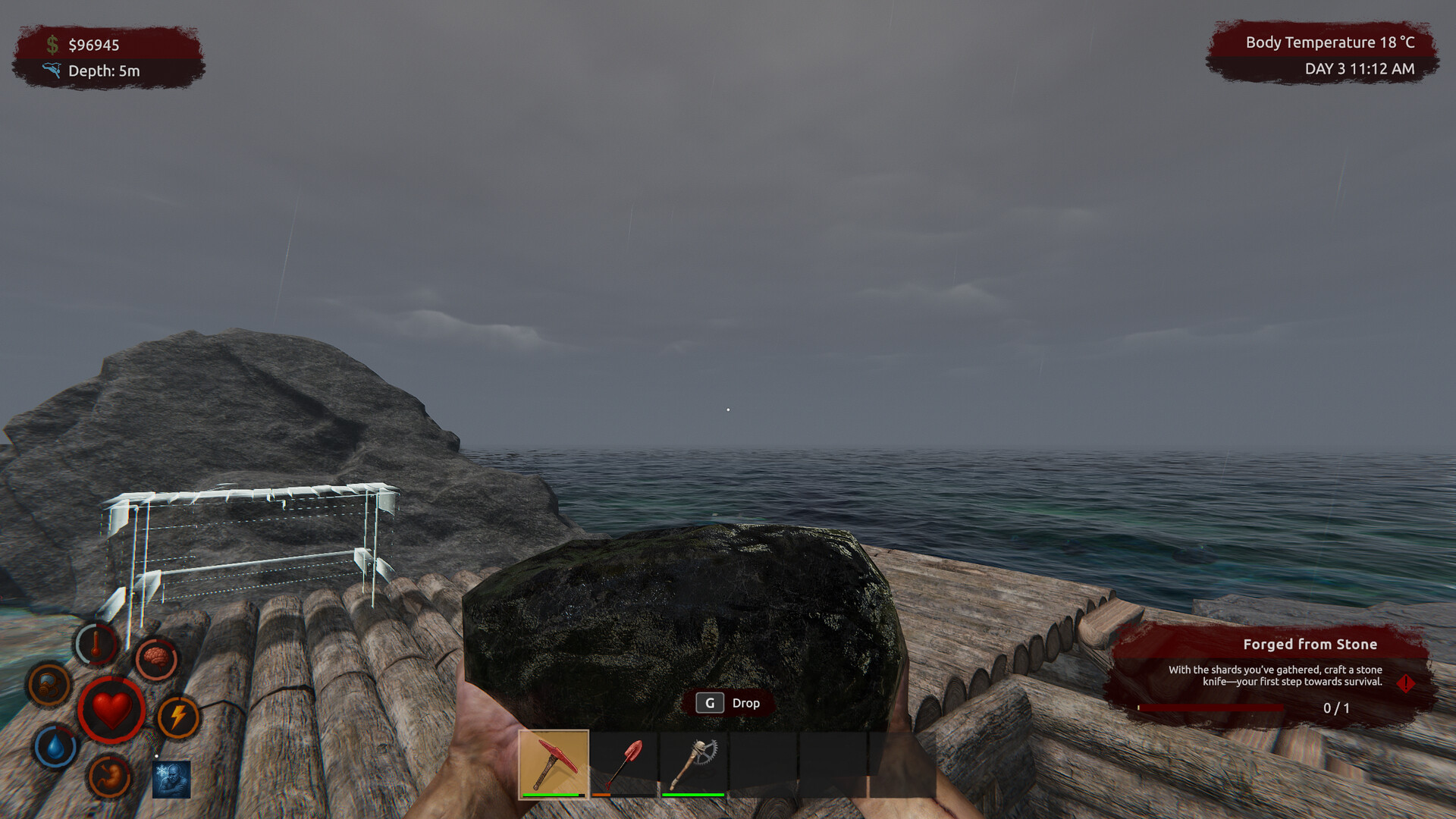This screenshot has height=819, width=1456.
Task: Click the freezing cold status effect icon
Action: (171, 780)
